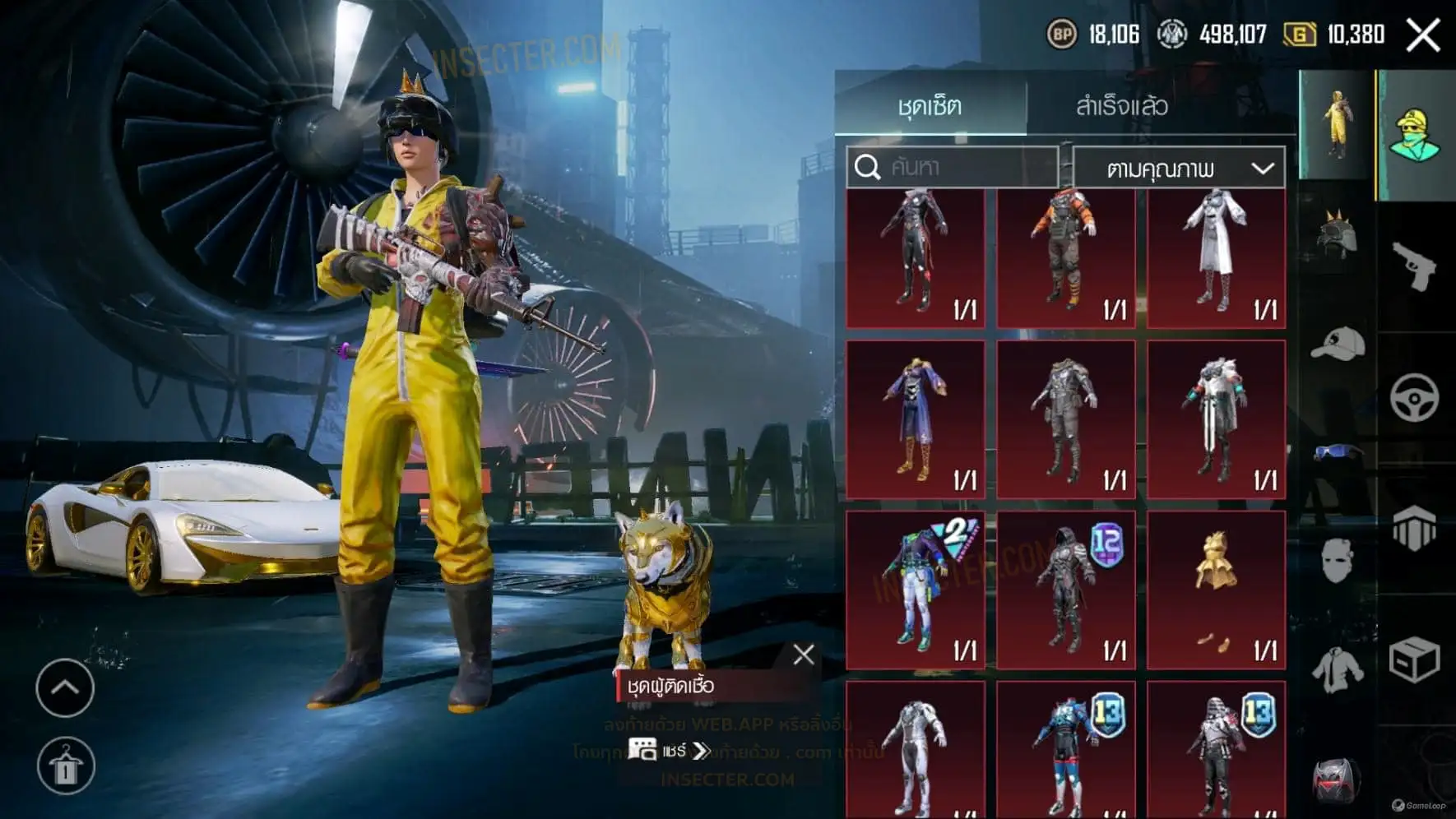Open the crate box category
This screenshot has height=819, width=1456.
(x=1414, y=659)
